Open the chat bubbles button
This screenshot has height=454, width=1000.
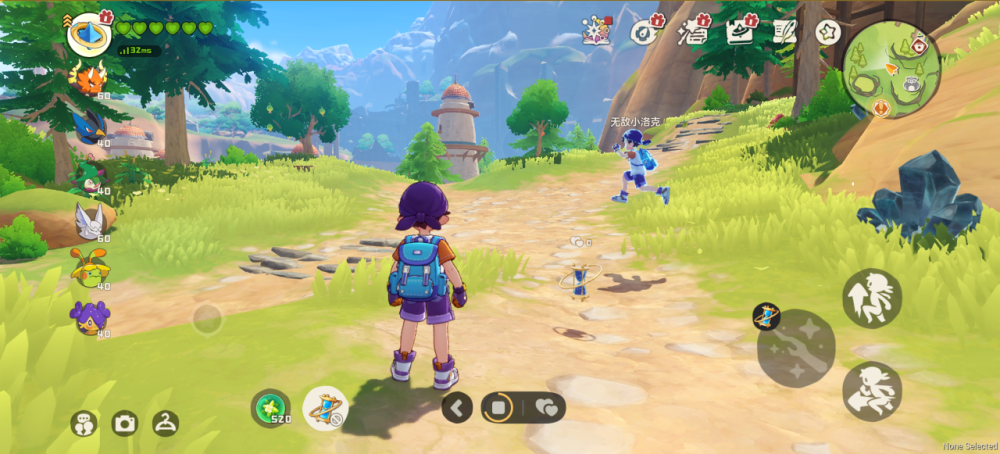click(x=84, y=423)
